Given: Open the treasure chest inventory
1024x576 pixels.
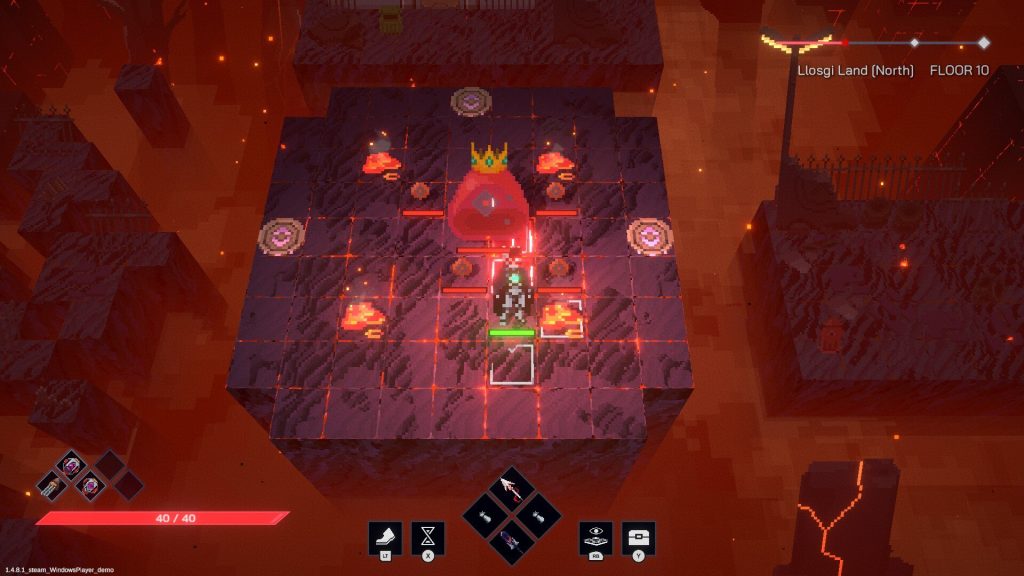Looking at the screenshot, I should 638,537.
